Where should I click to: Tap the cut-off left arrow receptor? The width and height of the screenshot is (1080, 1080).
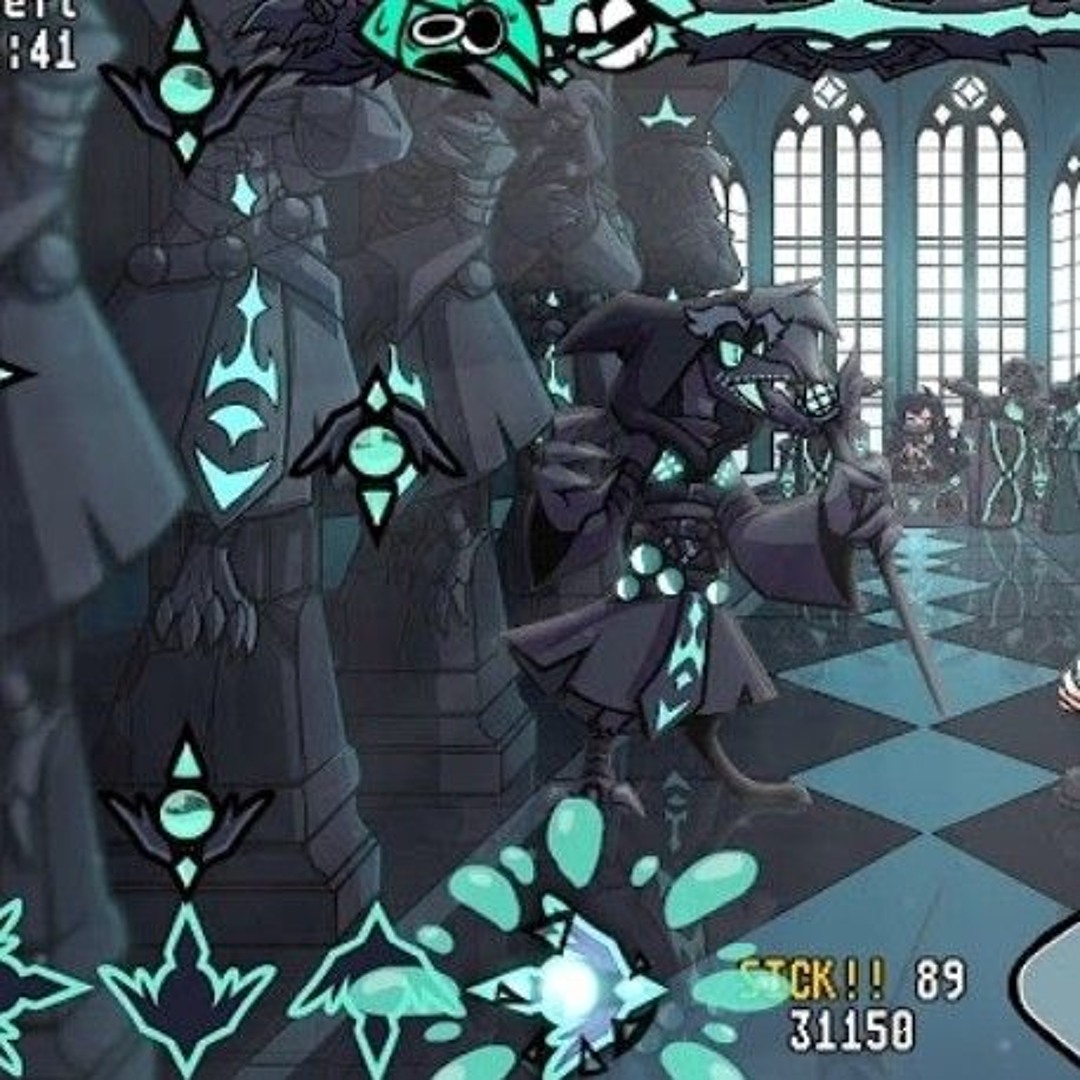(x=25, y=985)
